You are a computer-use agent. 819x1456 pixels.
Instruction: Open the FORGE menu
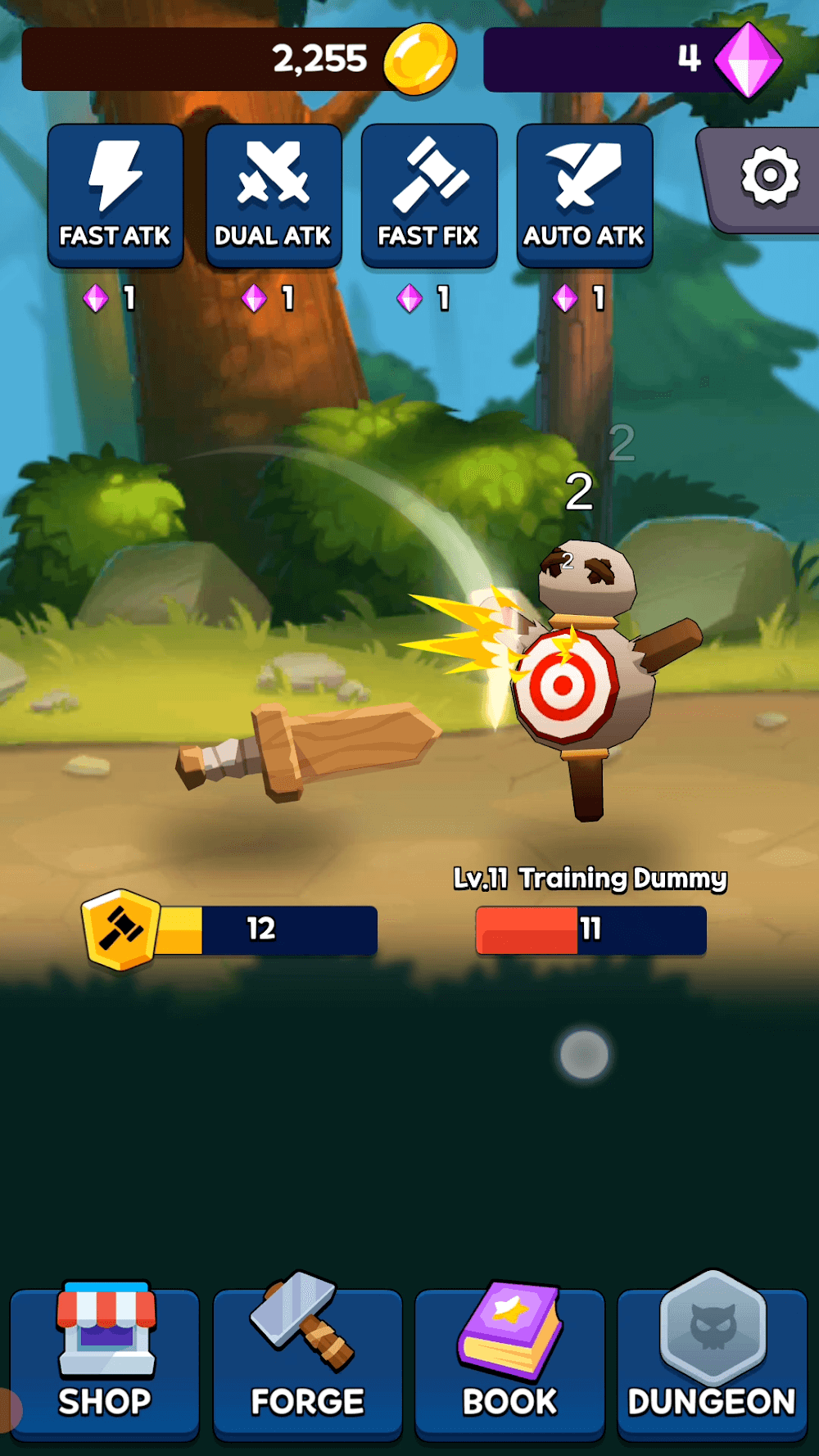pyautogui.click(x=307, y=1361)
